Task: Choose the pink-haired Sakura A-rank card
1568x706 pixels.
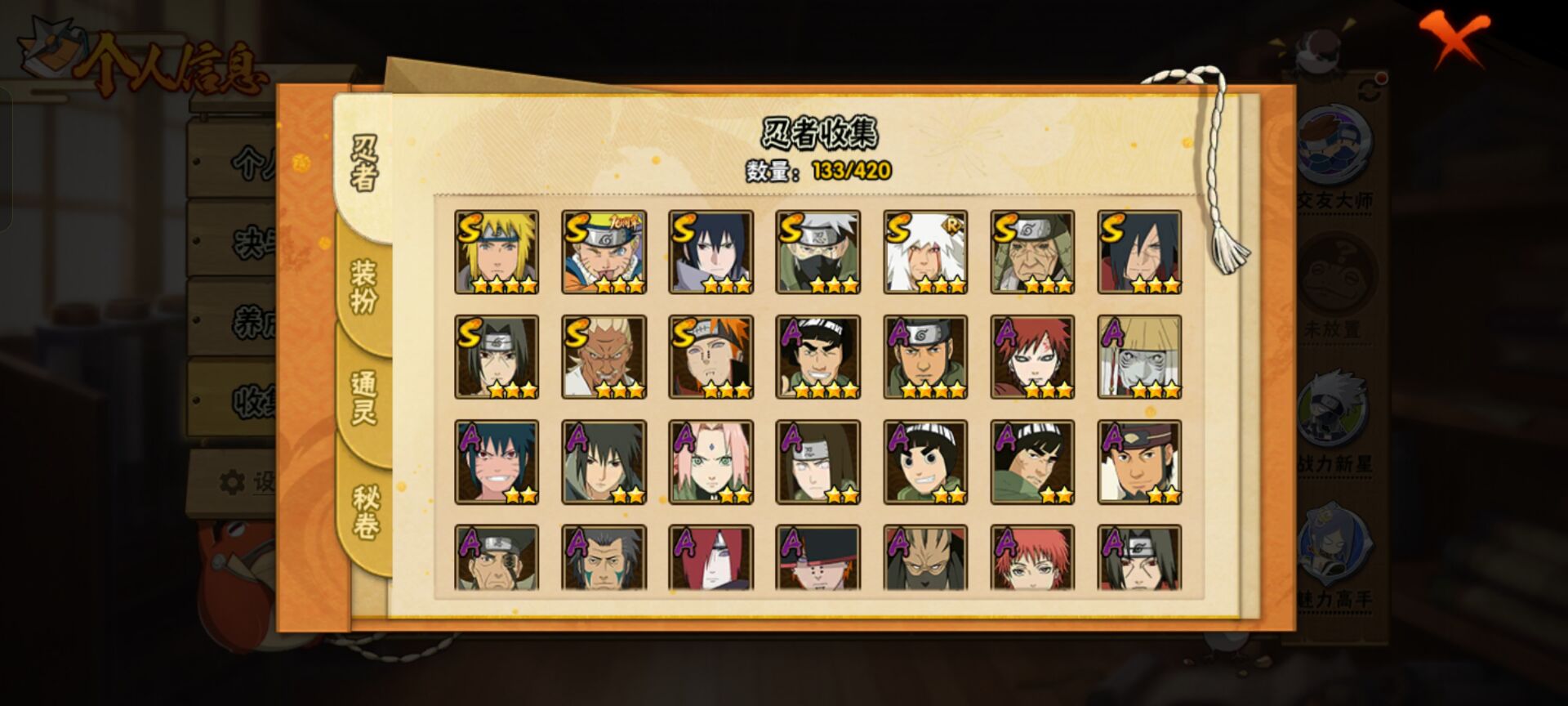Action: pos(710,462)
